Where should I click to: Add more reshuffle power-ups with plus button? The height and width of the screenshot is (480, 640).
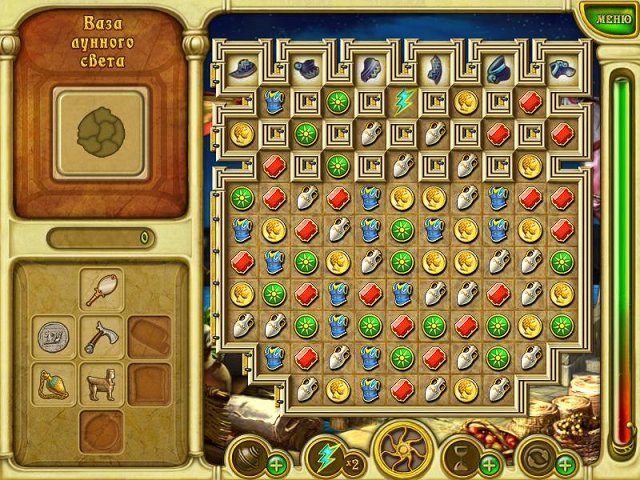[x=566, y=464]
